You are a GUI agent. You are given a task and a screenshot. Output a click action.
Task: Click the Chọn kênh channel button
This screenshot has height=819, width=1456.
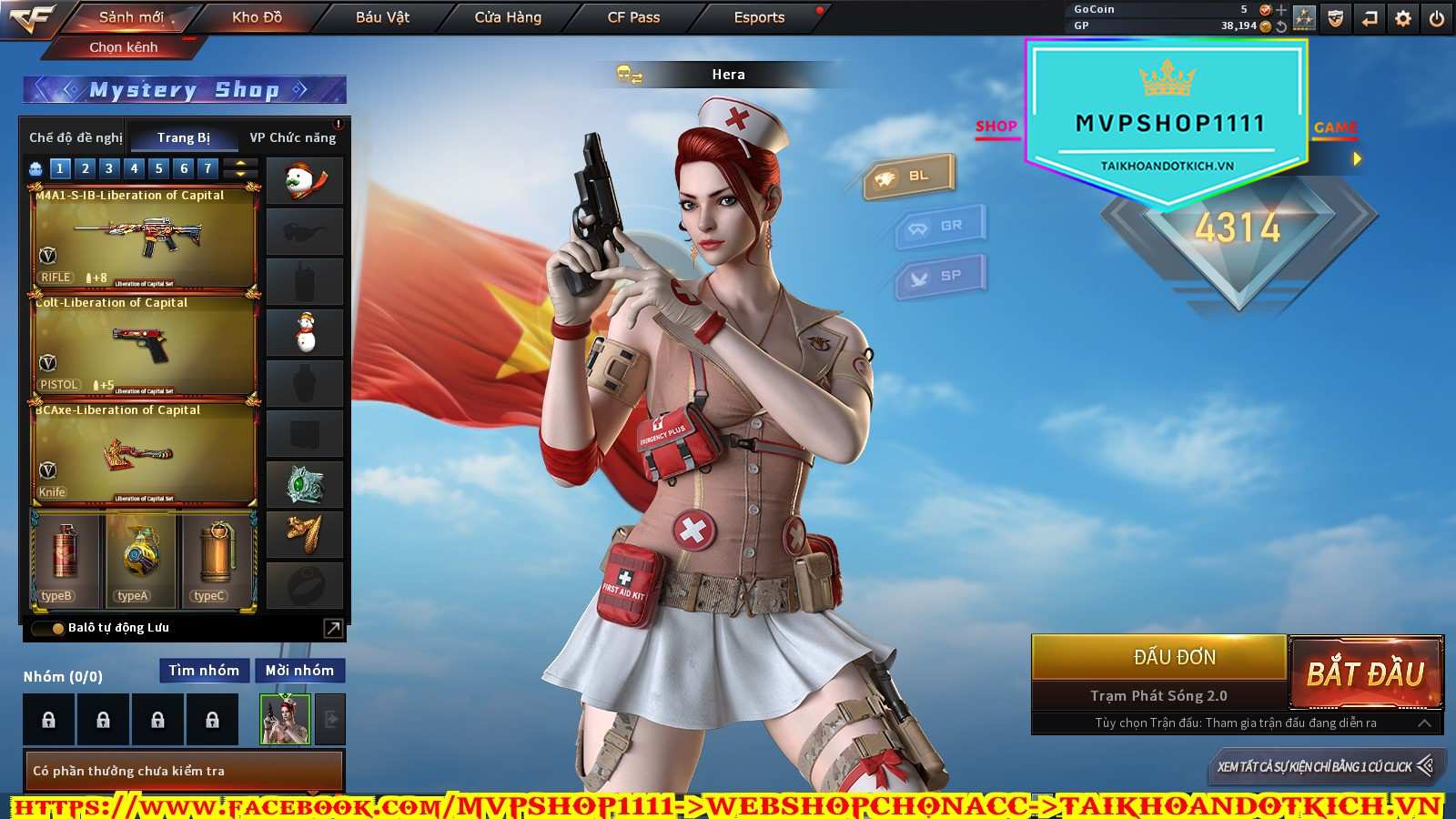124,47
